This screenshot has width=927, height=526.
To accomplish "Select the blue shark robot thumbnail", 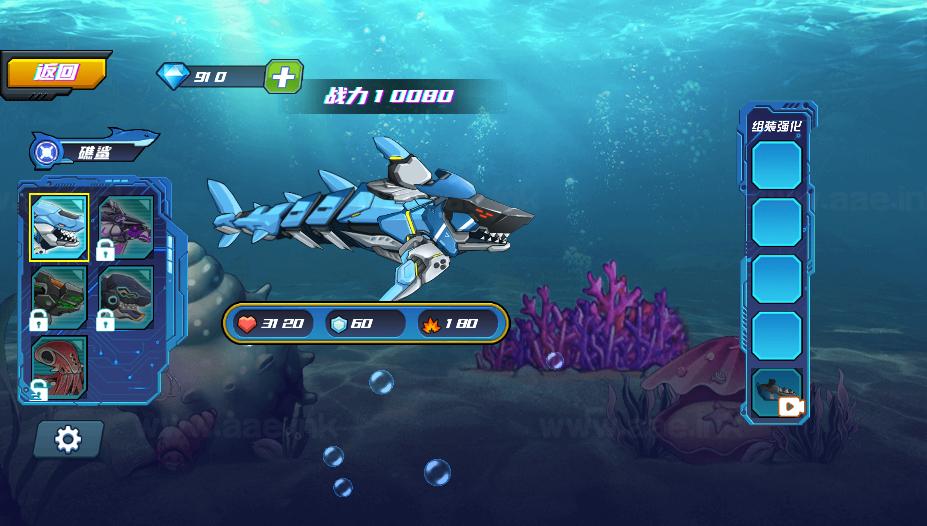I will 59,227.
